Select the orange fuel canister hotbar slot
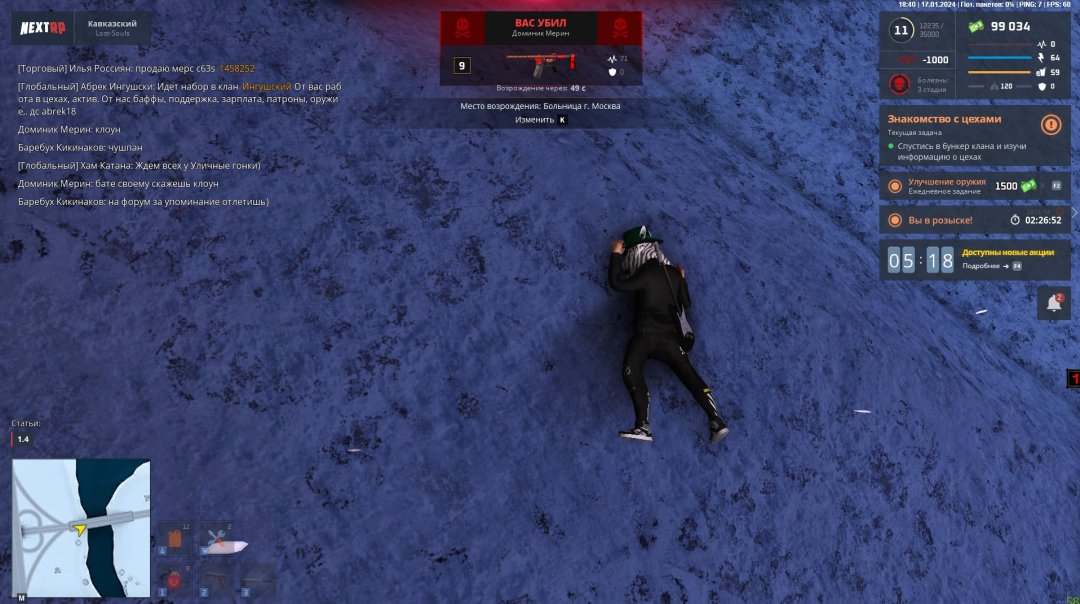This screenshot has height=604, width=1080. click(x=174, y=540)
